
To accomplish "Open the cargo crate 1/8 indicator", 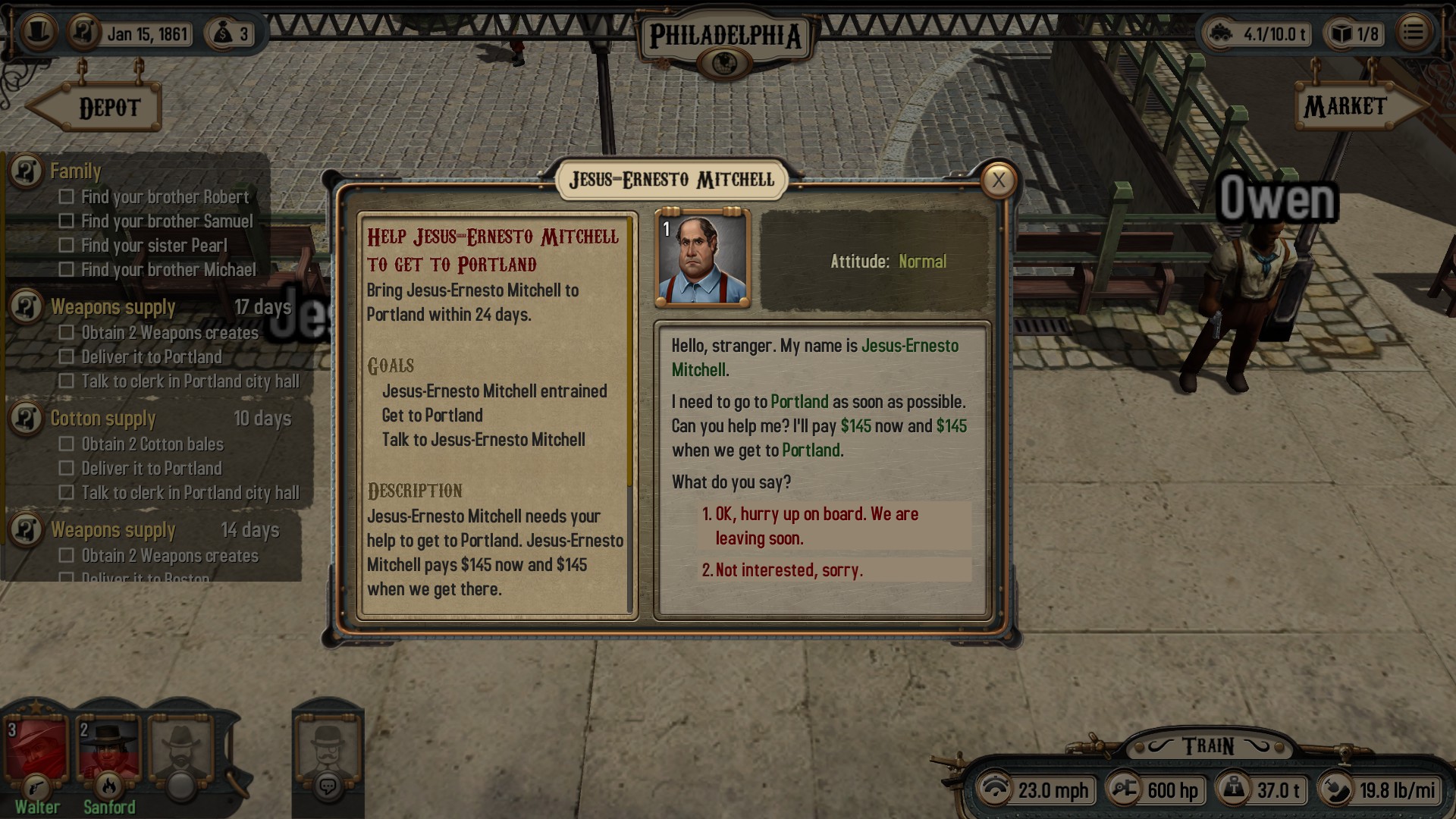I will [x=1354, y=33].
